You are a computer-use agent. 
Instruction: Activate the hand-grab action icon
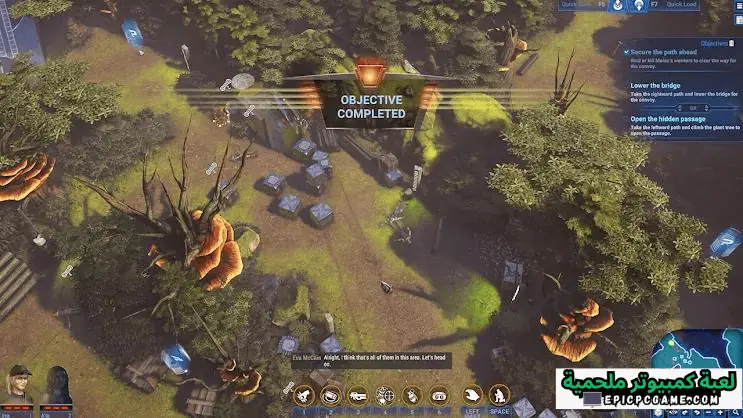[473, 396]
